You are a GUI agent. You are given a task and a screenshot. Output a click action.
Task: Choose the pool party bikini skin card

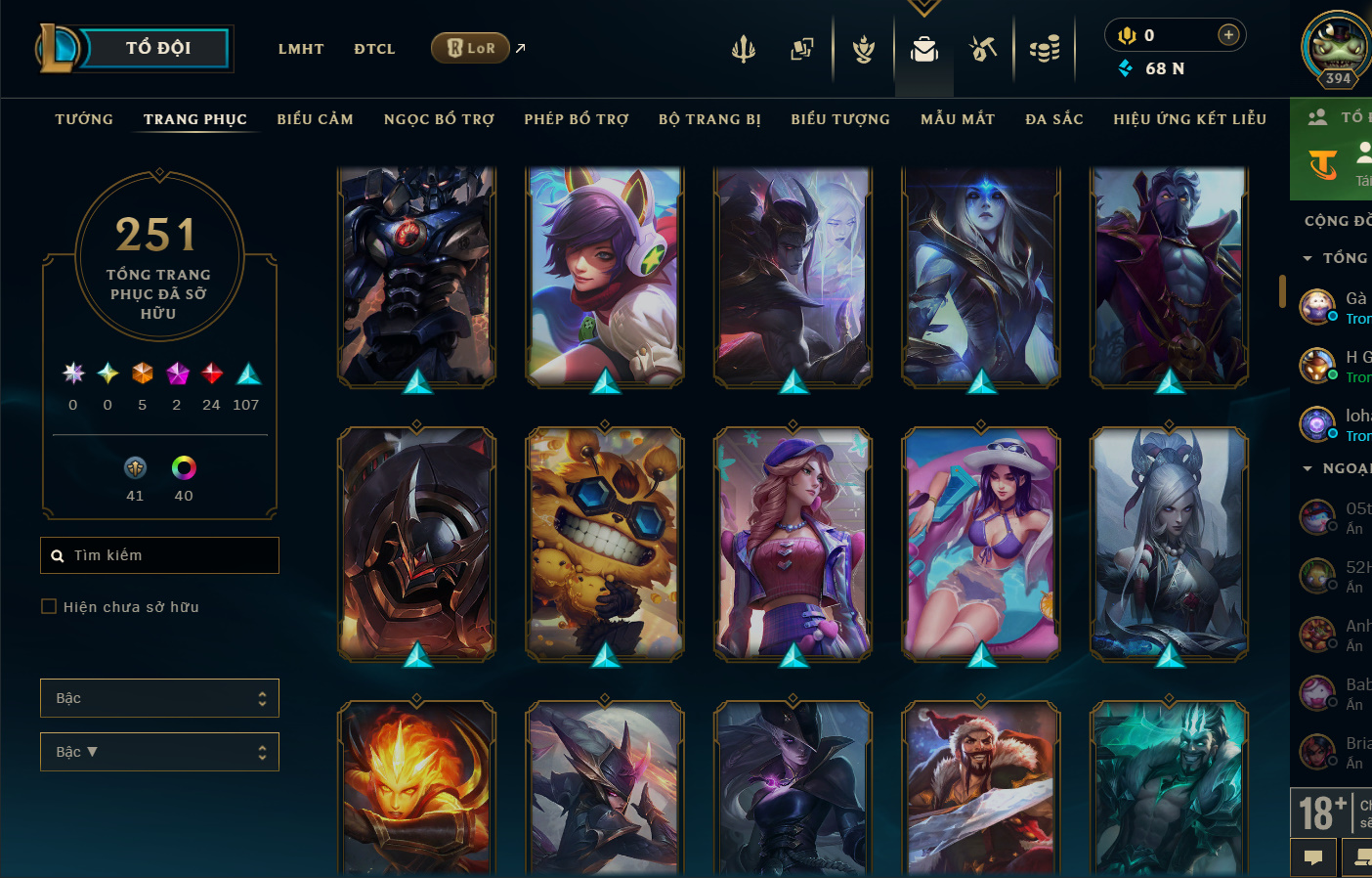click(x=980, y=544)
